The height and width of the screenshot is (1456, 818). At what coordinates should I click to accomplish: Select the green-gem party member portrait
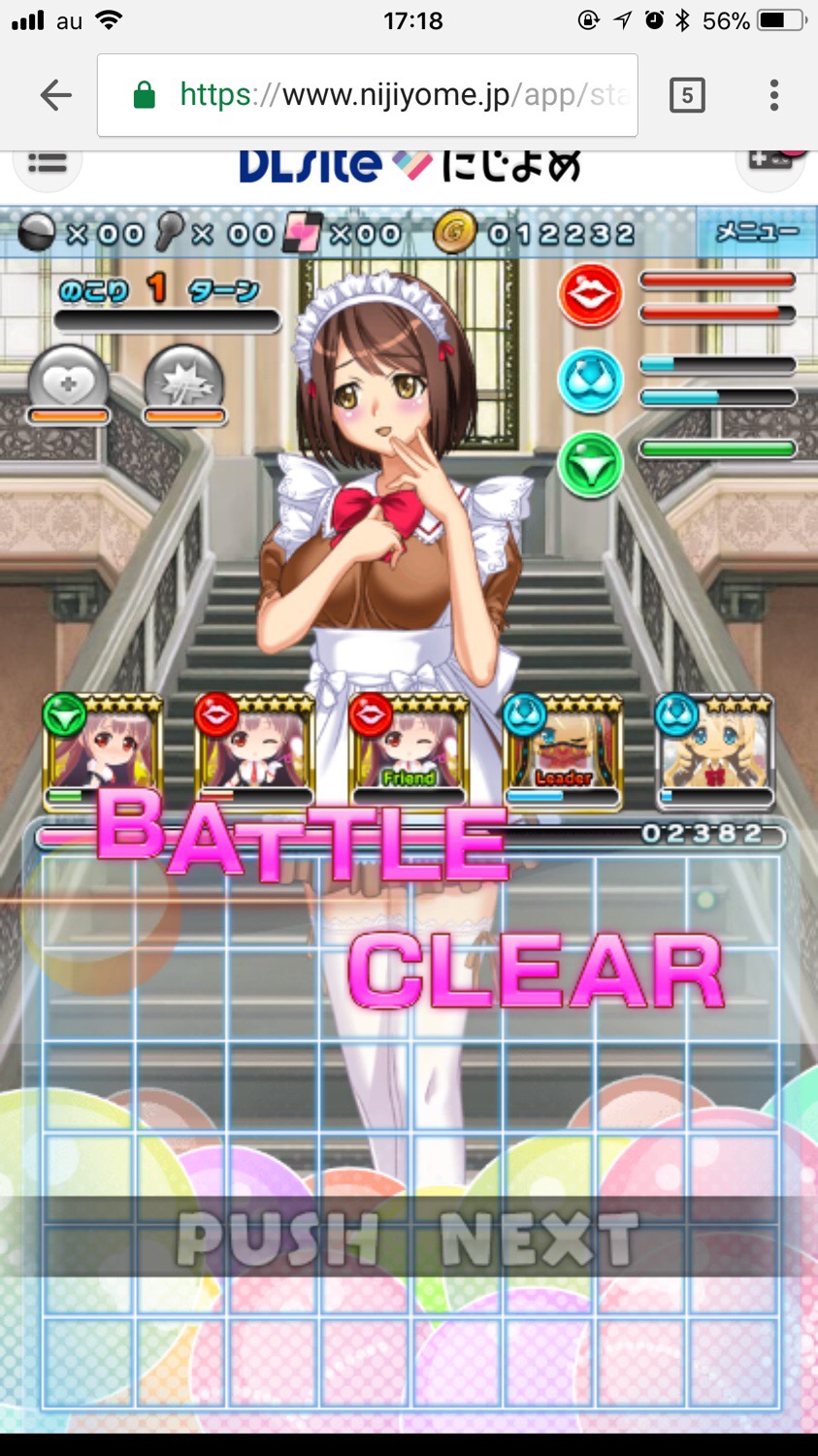pos(102,749)
